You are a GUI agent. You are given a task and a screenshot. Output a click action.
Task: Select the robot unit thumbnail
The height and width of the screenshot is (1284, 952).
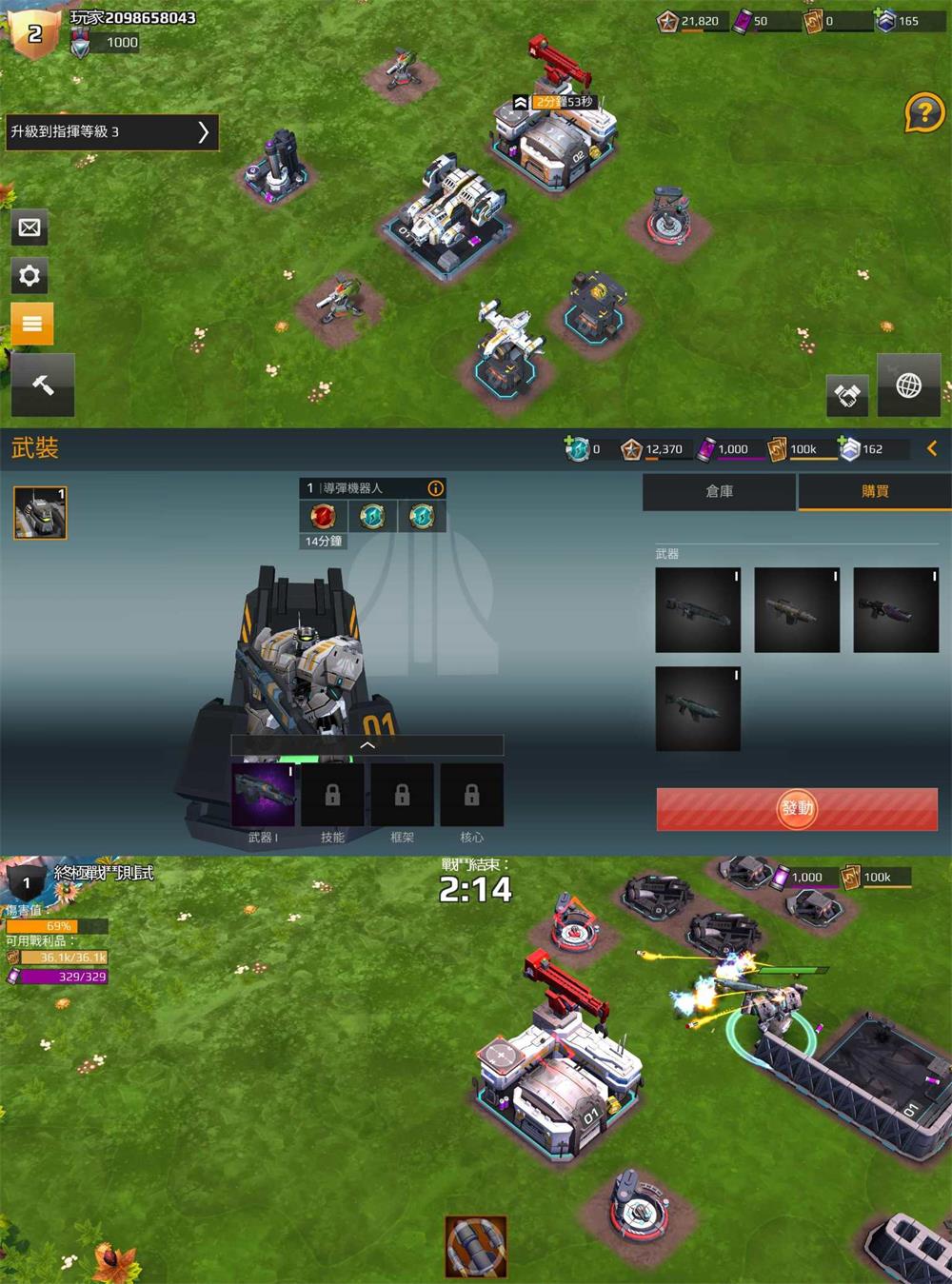click(x=40, y=513)
